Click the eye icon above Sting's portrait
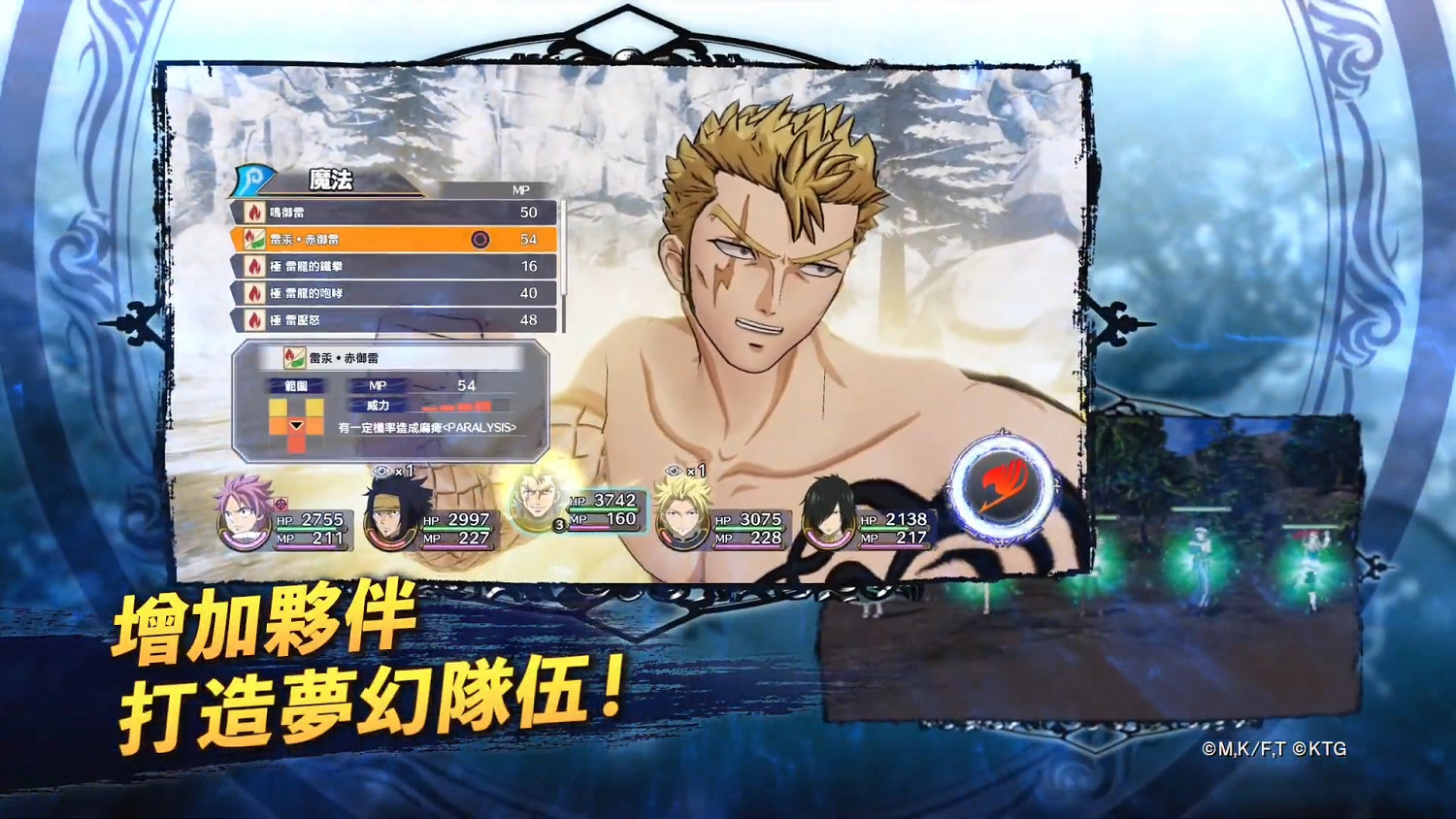The height and width of the screenshot is (819, 1456). tap(673, 470)
